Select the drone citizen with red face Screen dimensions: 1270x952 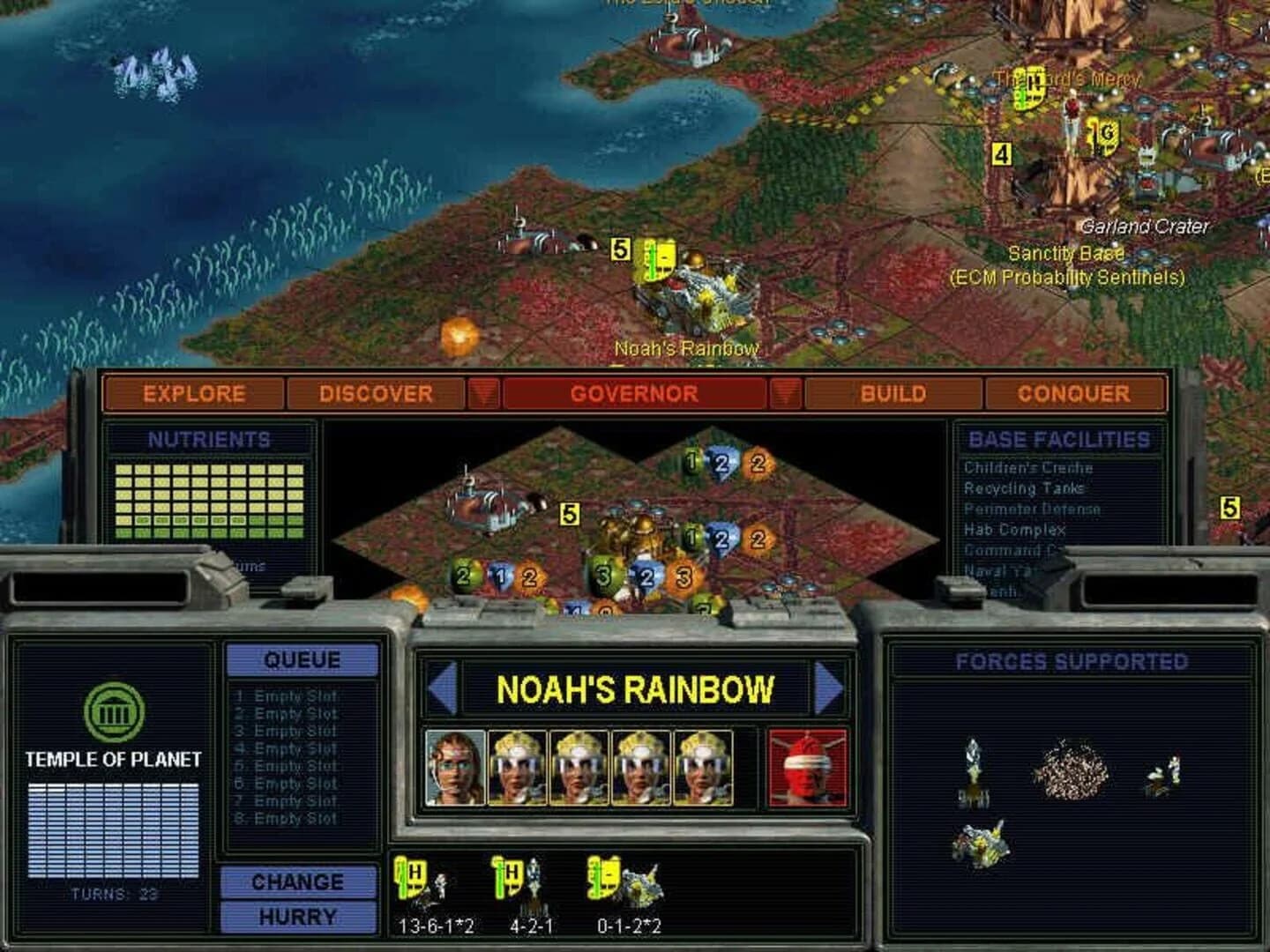click(x=809, y=765)
